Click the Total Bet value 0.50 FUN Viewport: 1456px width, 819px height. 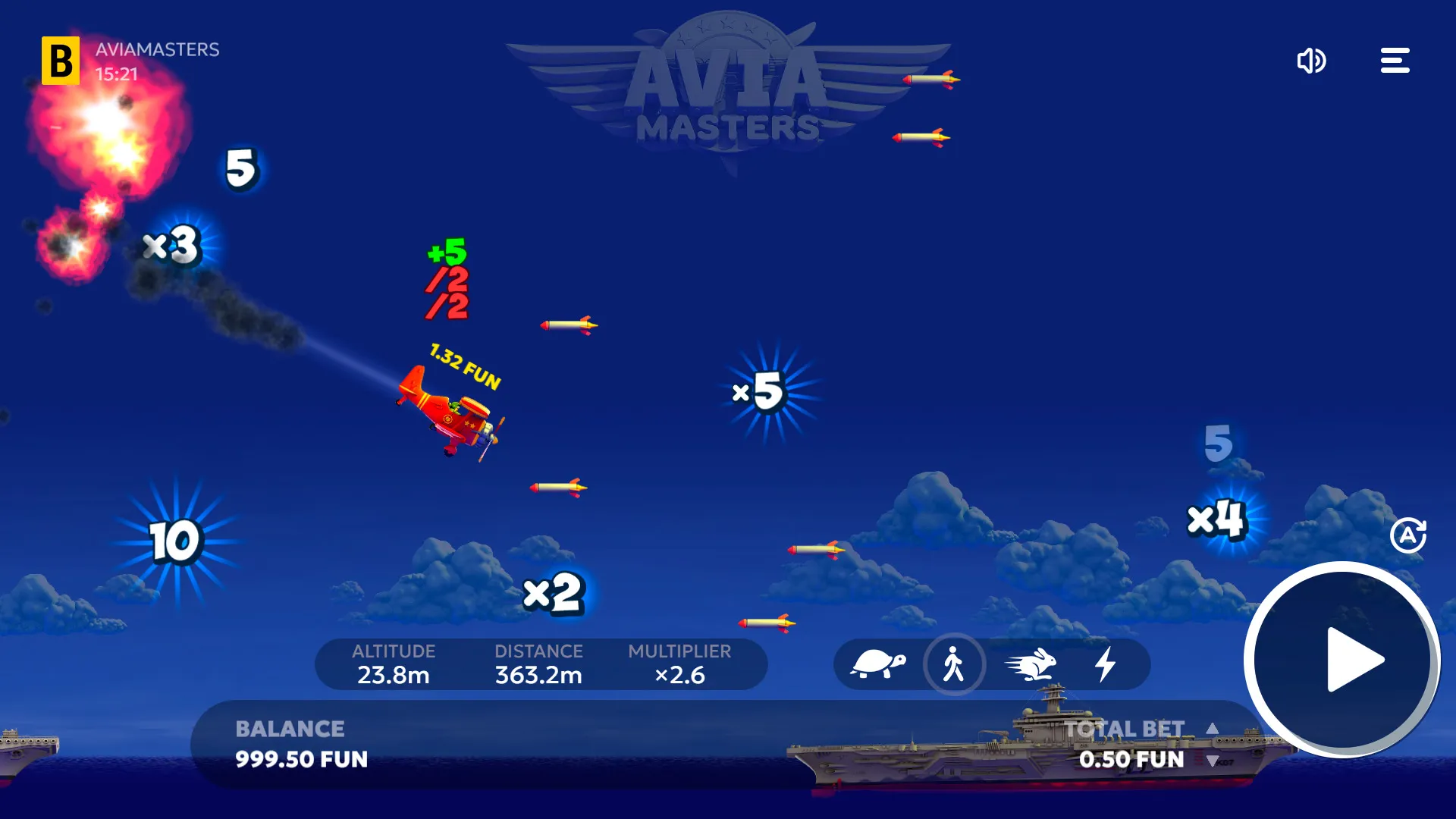(x=1132, y=758)
